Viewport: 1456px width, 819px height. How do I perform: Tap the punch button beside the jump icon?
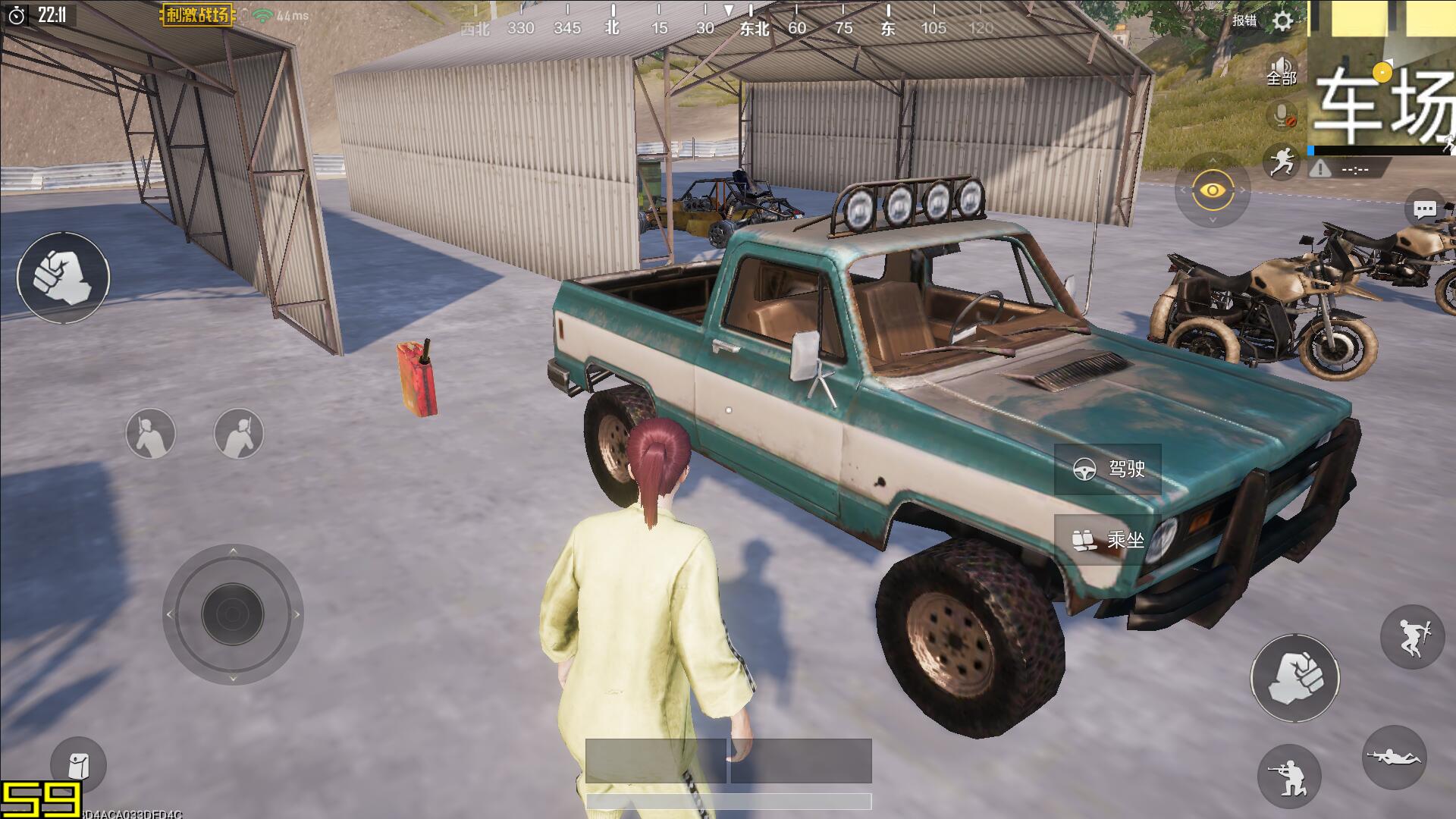click(x=1295, y=678)
